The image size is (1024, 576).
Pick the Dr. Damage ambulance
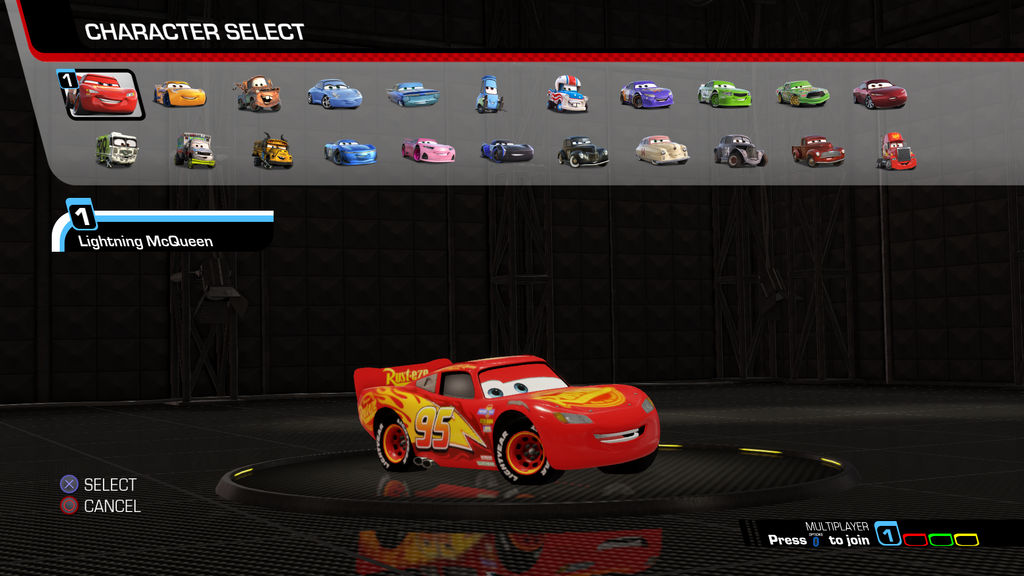tap(195, 151)
